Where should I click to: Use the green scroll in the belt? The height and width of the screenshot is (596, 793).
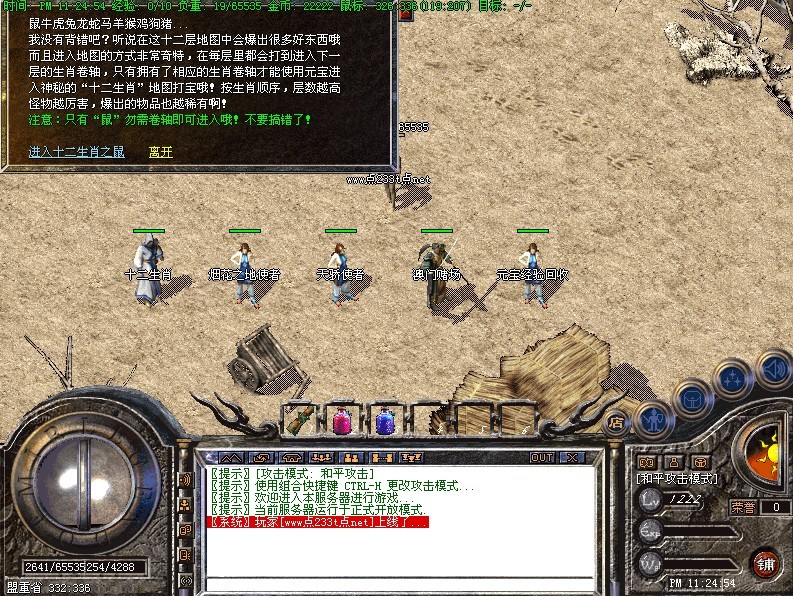296,420
